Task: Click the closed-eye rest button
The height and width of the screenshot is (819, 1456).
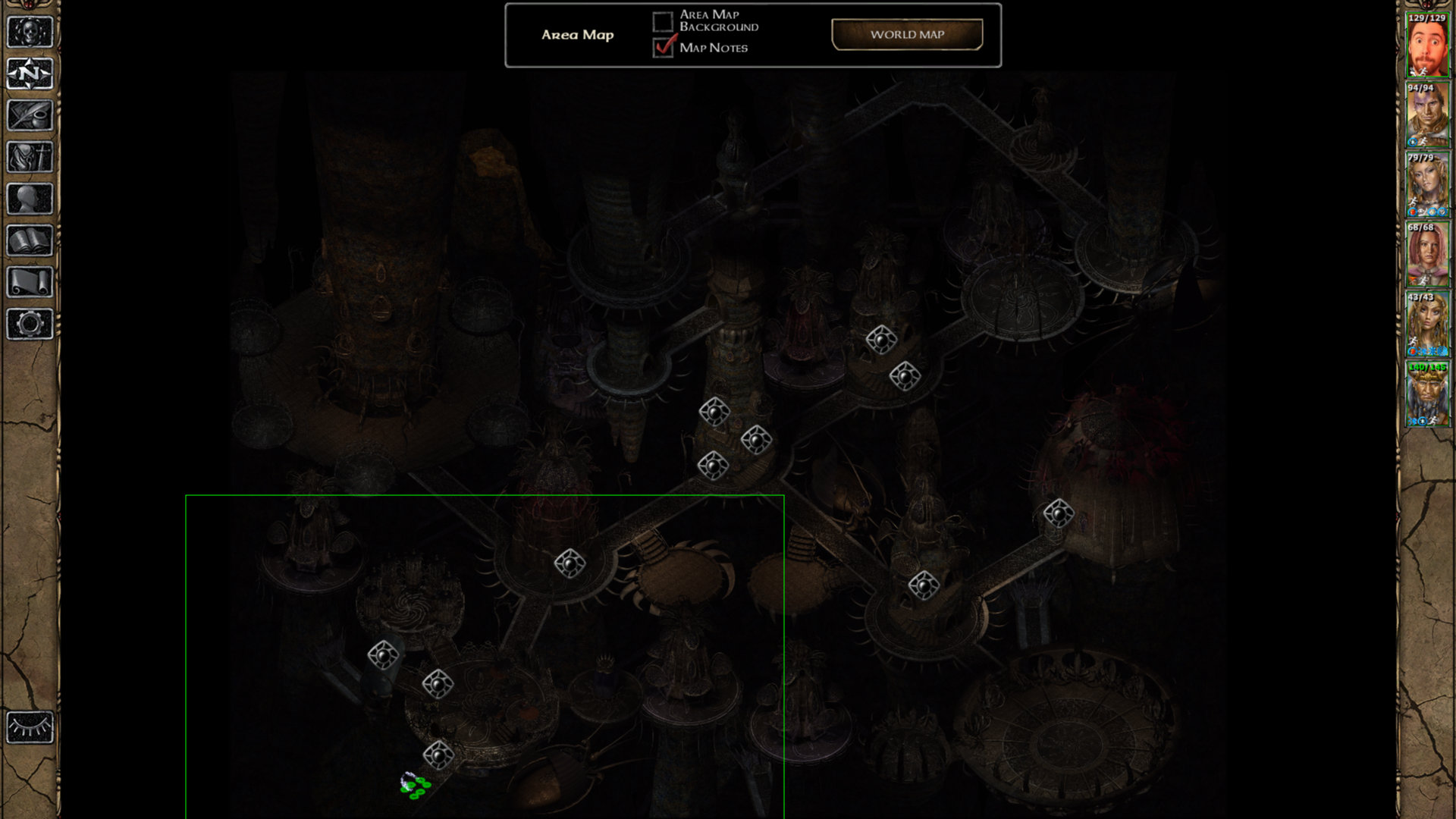Action: pyautogui.click(x=30, y=728)
